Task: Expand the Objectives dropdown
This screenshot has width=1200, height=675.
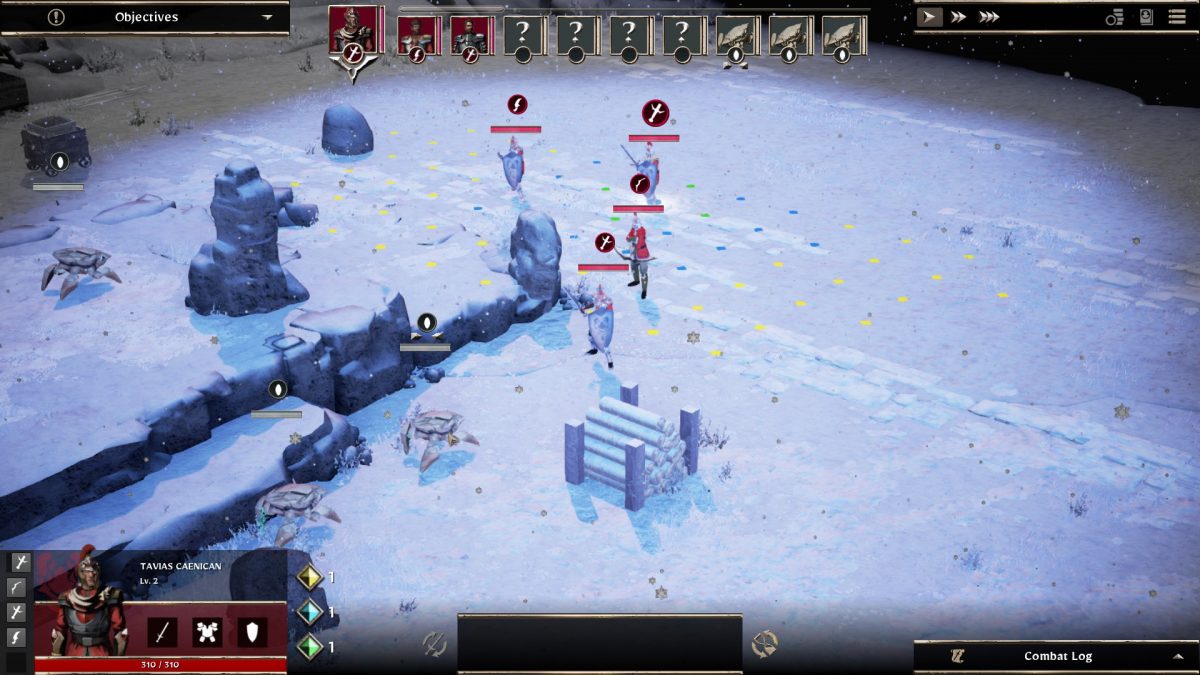Action: [266, 17]
